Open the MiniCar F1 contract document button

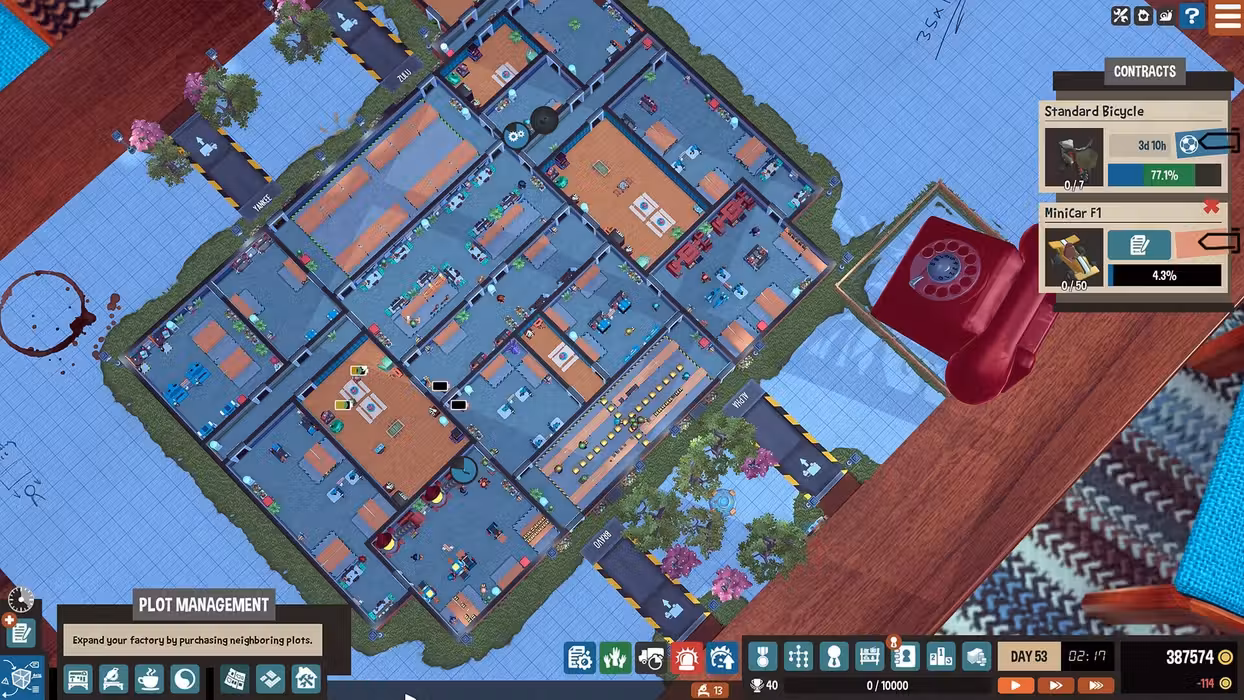point(1138,245)
